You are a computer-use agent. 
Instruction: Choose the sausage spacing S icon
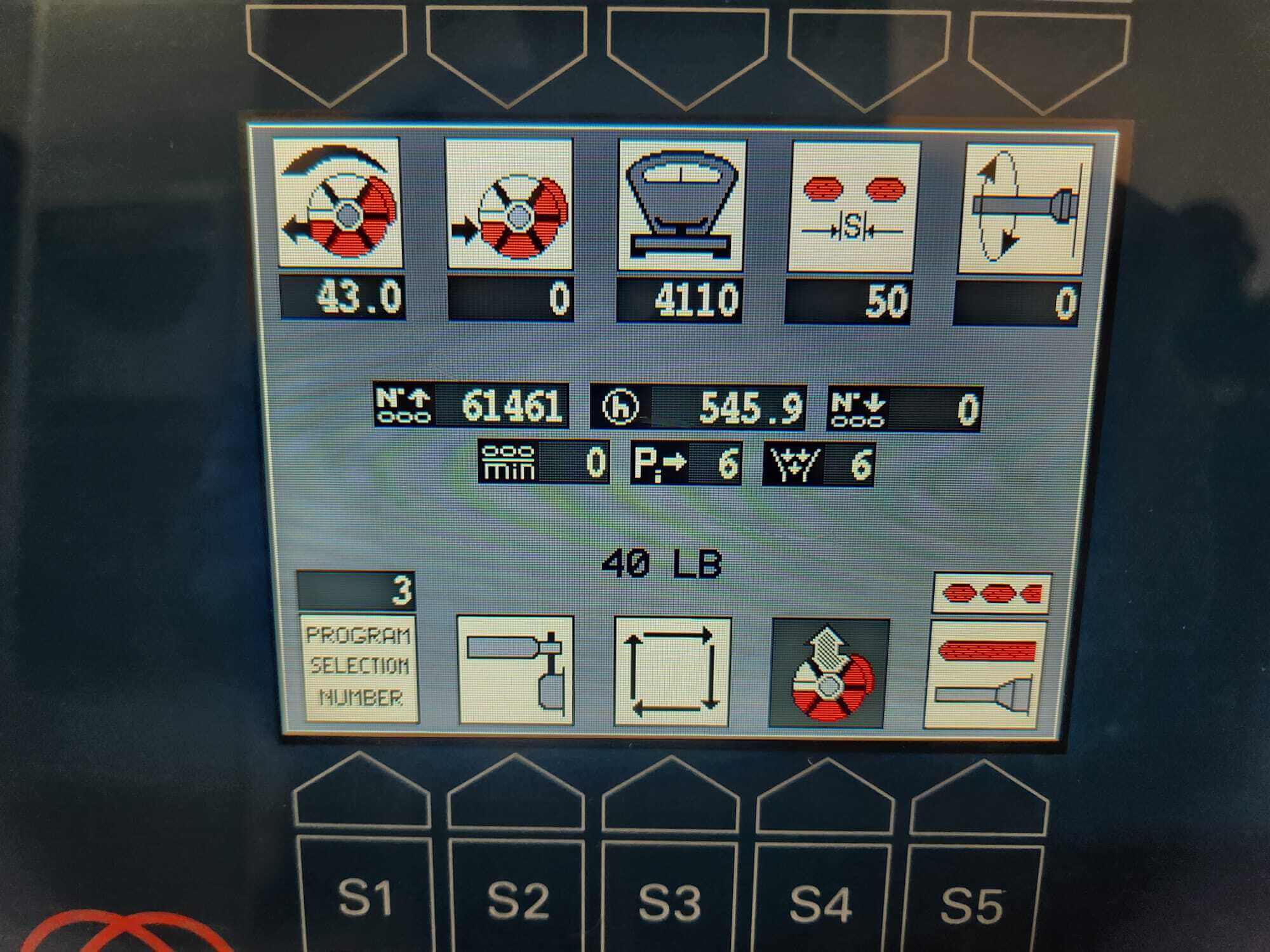tap(853, 207)
